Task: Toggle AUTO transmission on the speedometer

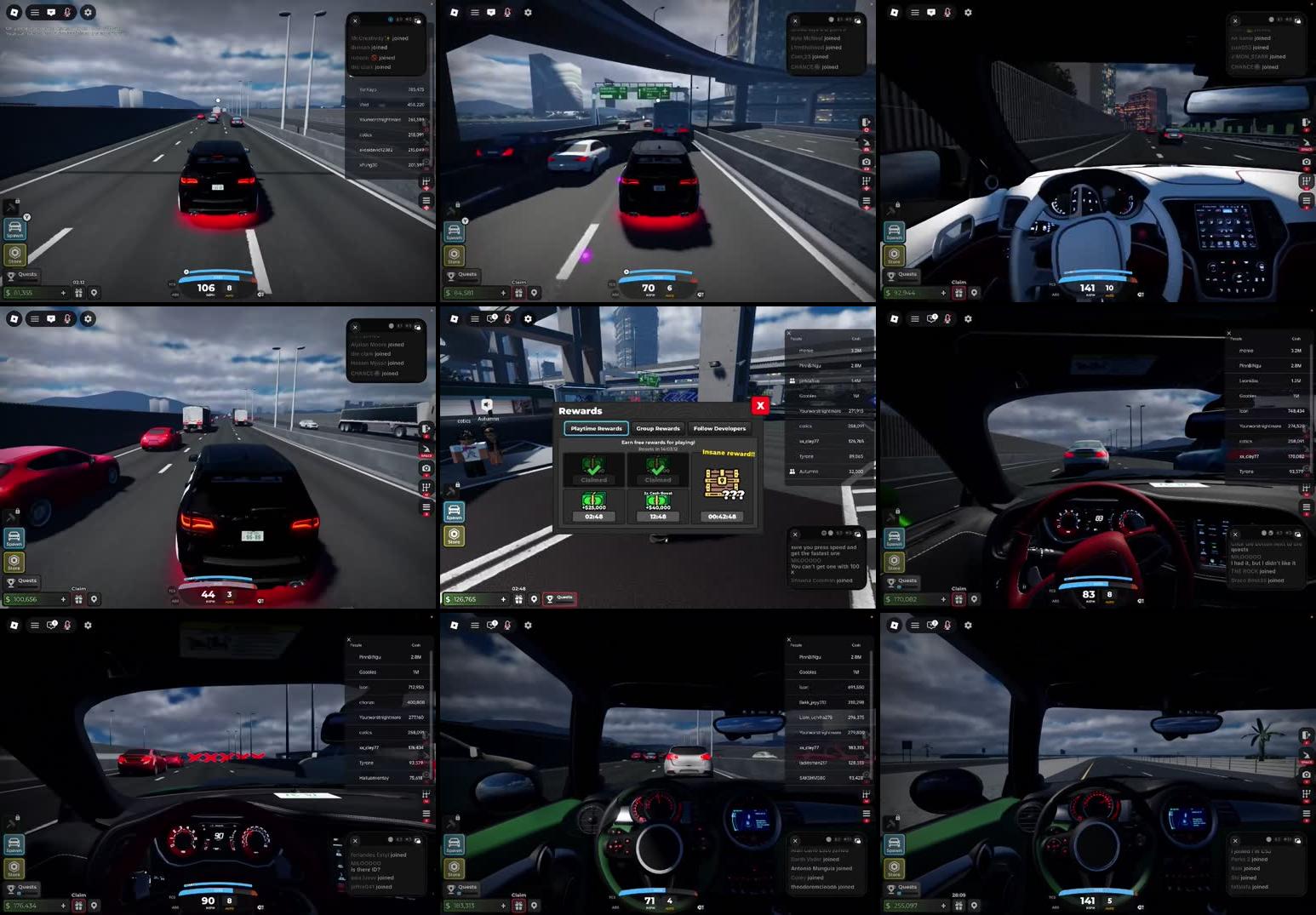Action: (x=668, y=295)
